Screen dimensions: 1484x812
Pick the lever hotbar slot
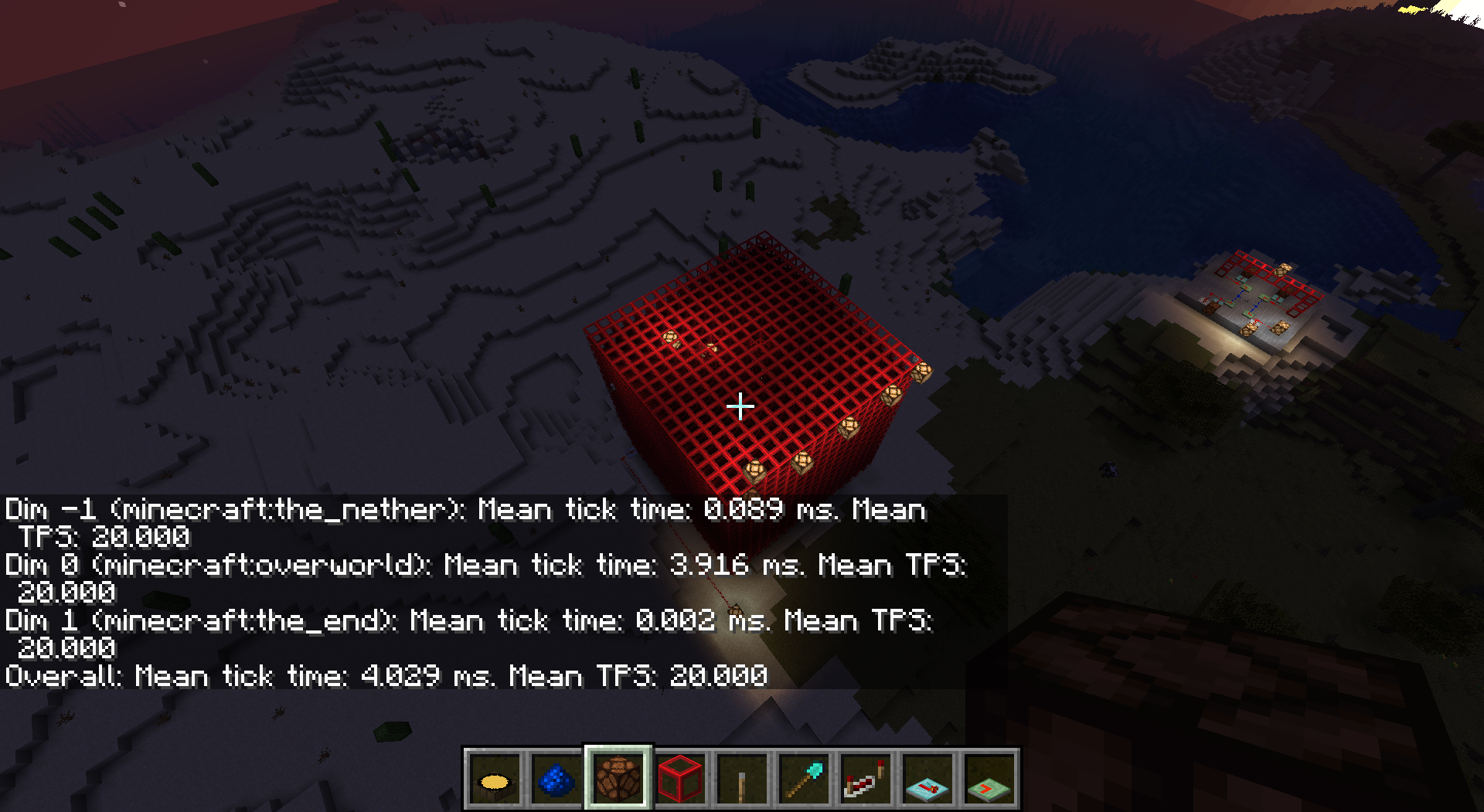(742, 780)
